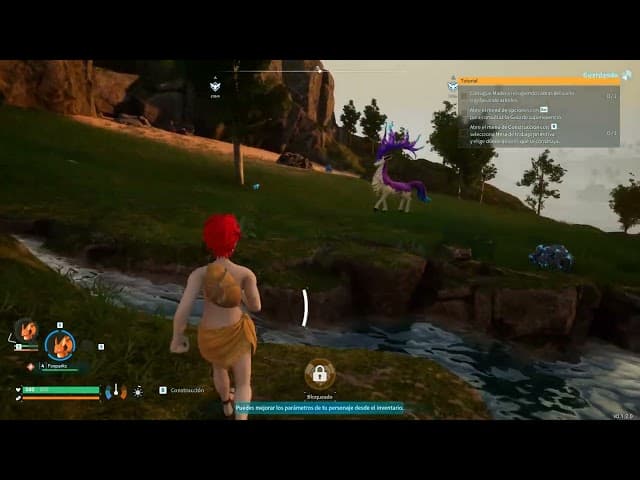Viewport: 640px width, 480px height.
Task: Open the Tutorial objectives panel
Action: pos(538,81)
